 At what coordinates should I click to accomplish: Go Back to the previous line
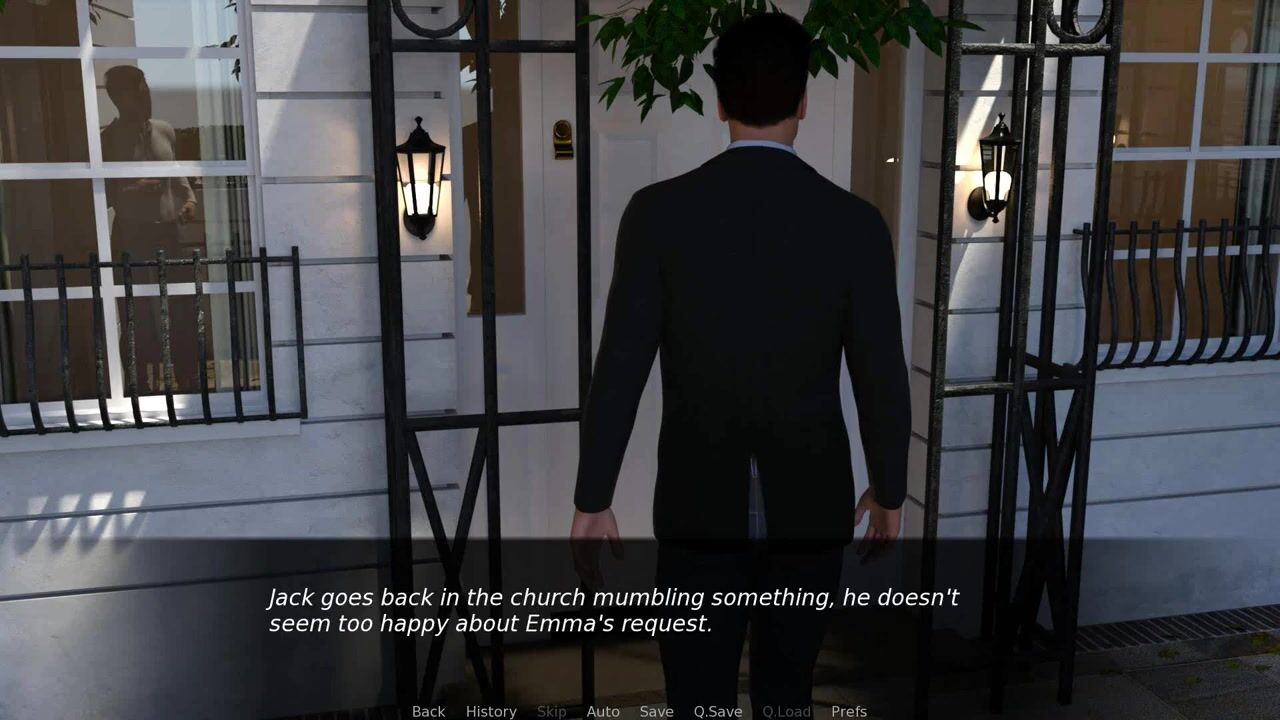tap(428, 711)
